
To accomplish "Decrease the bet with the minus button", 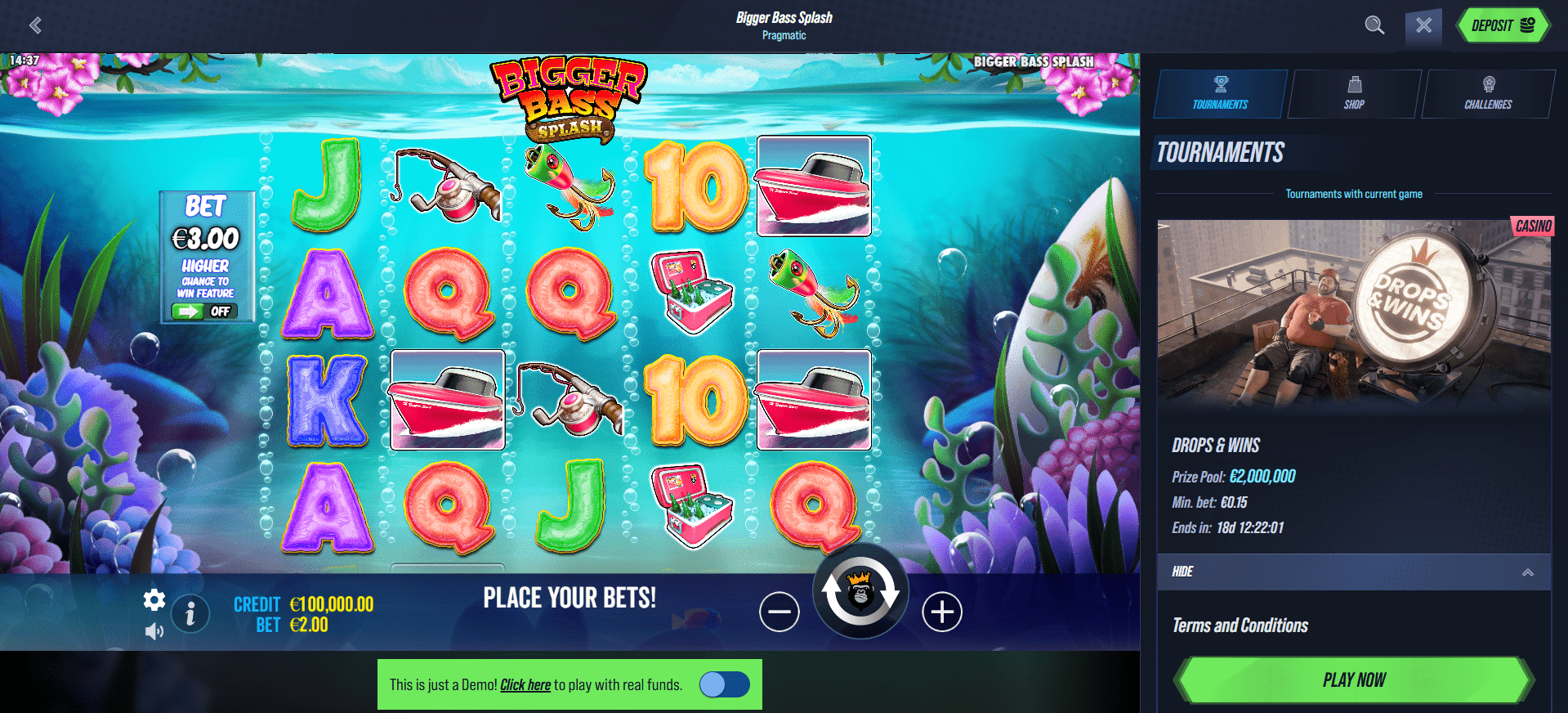I will tap(779, 612).
